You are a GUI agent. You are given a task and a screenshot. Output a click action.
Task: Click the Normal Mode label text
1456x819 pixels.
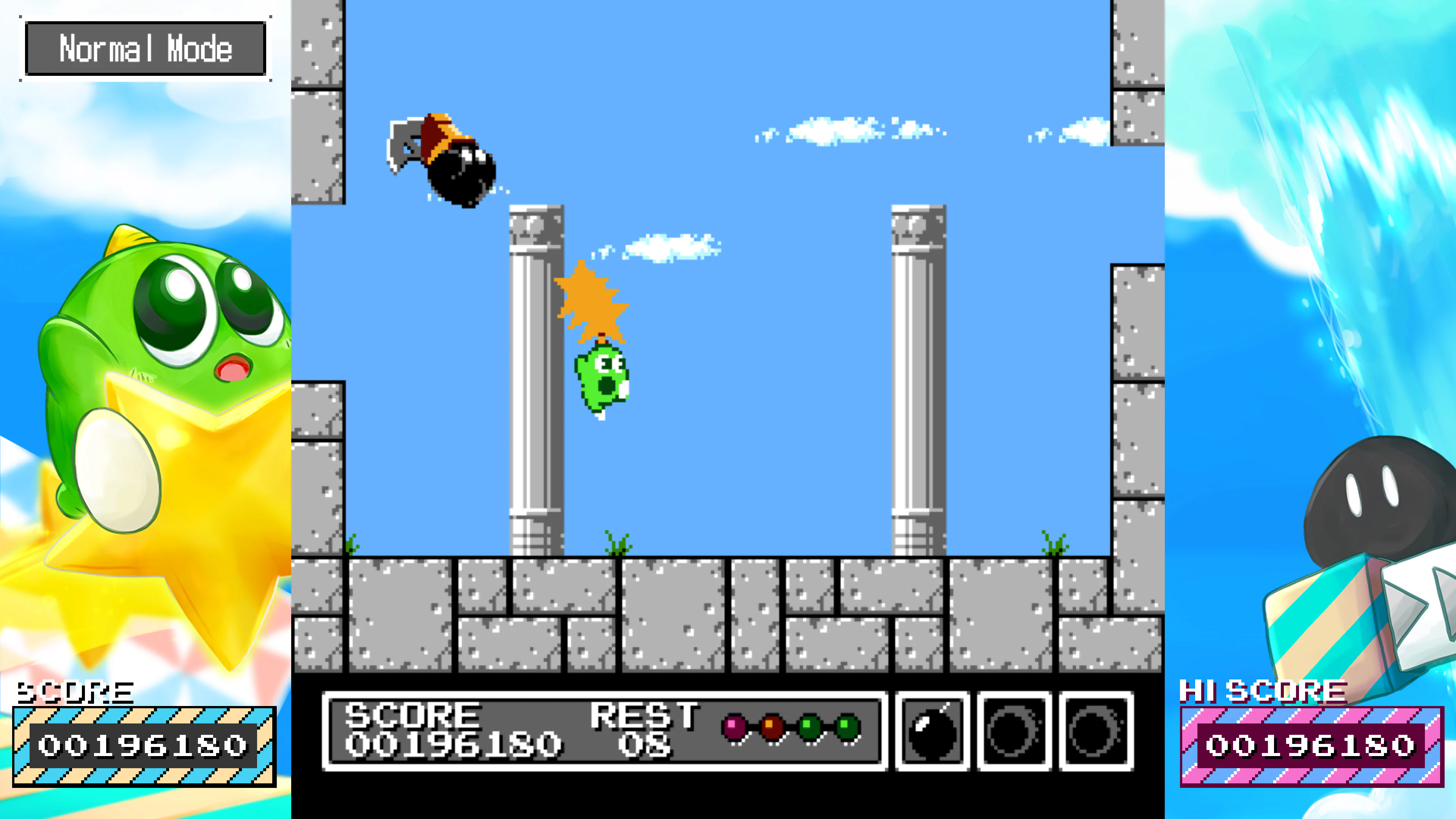click(146, 50)
